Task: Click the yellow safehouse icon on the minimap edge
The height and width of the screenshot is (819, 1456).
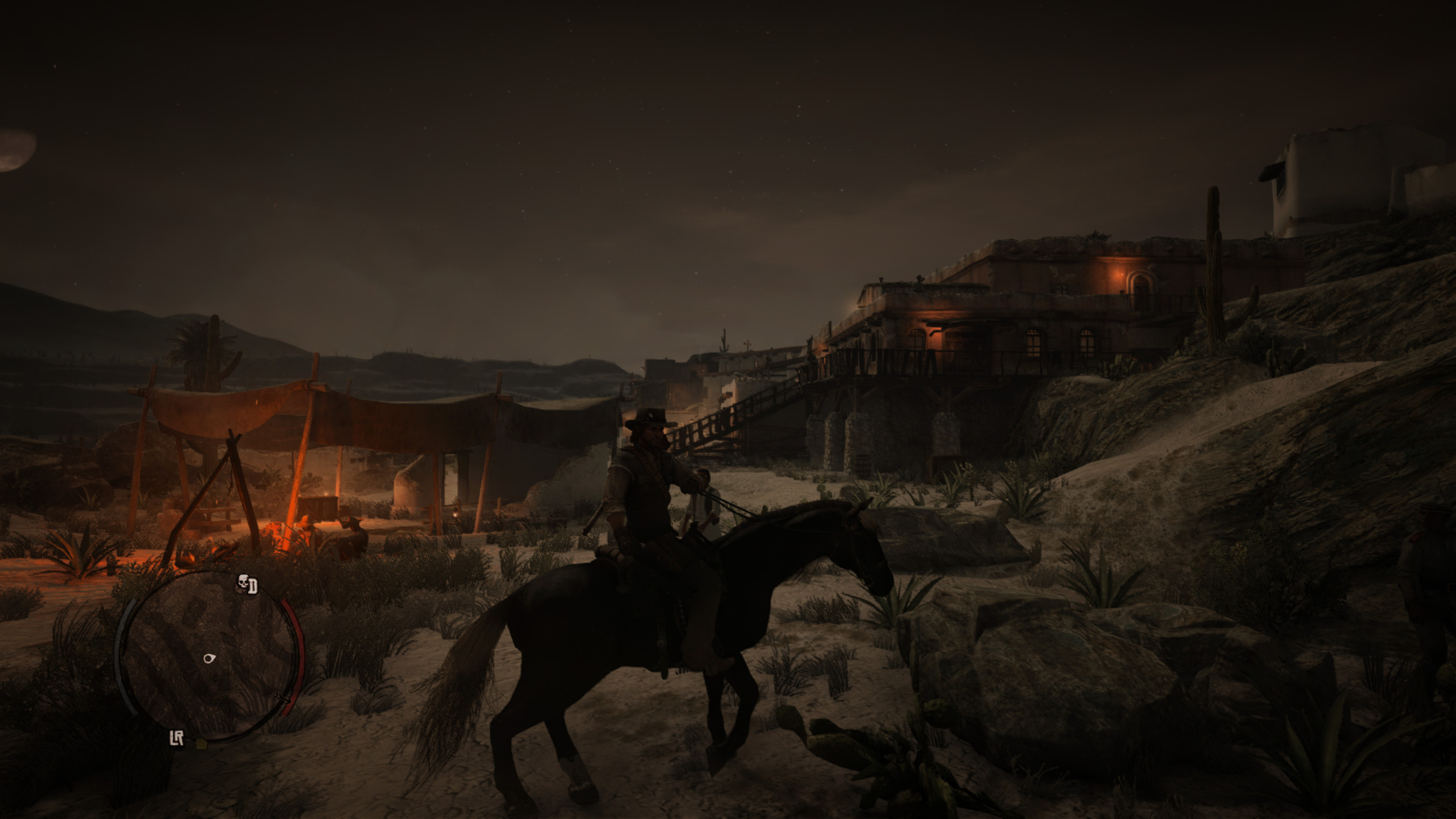Action: 201,743
